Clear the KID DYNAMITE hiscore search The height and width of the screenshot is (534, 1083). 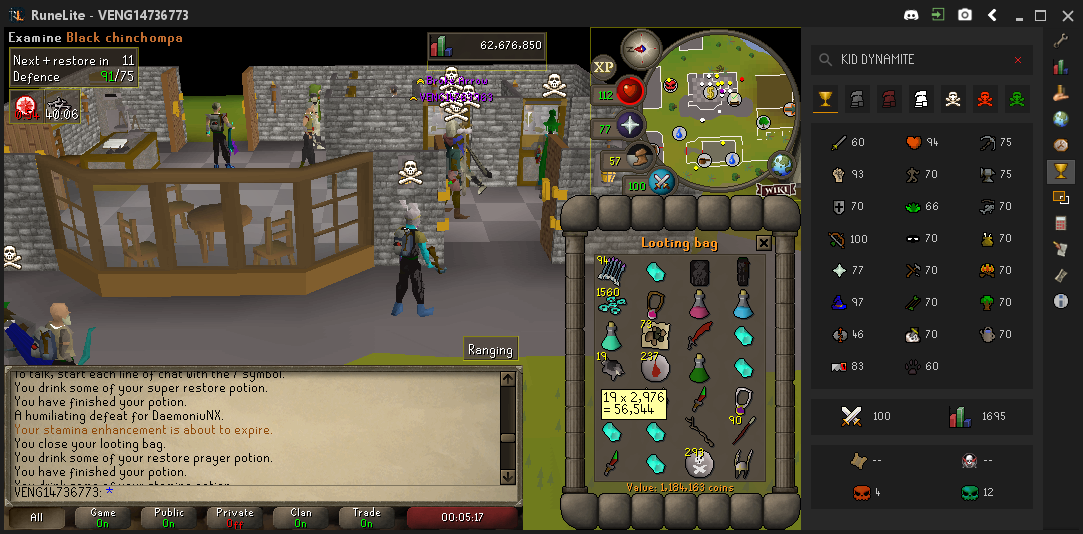coord(1018,60)
